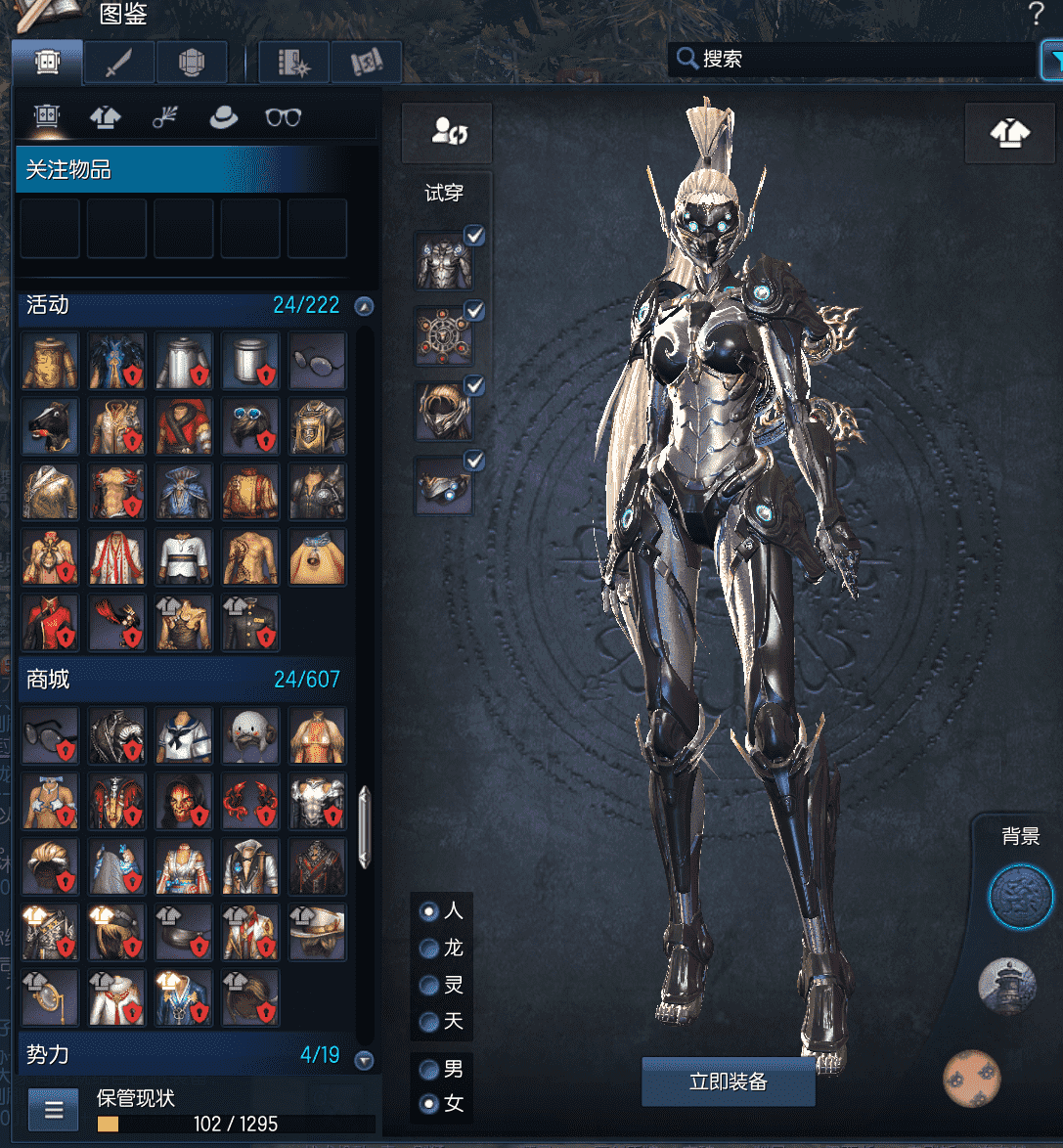
Task: Switch preview to 男 gender
Action: pos(428,1069)
